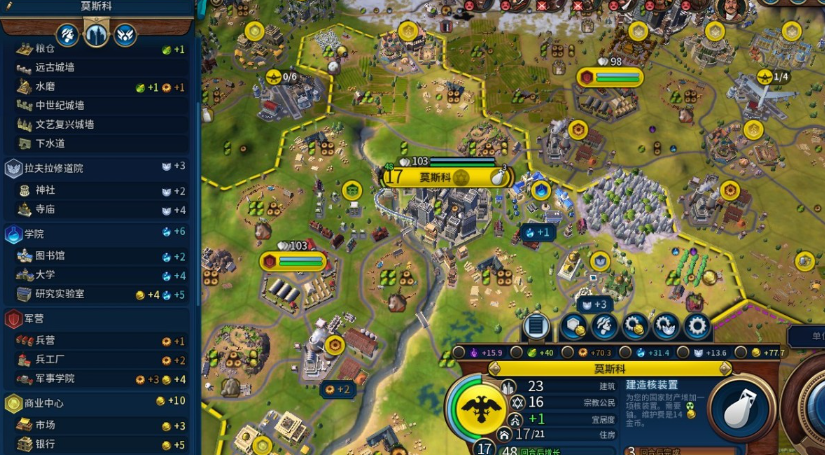Image resolution: width=825 pixels, height=455 pixels.
Task: Switch to the left city details tab
Action: click(67, 34)
